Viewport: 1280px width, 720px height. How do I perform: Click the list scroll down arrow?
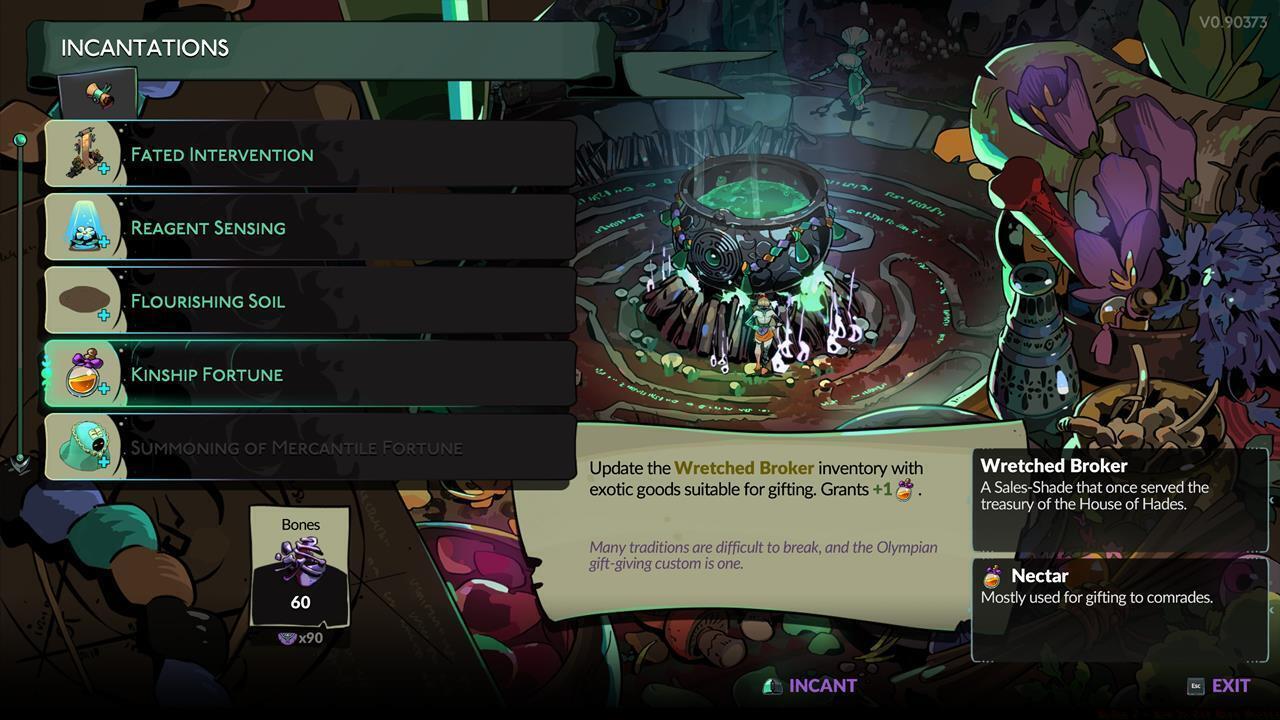(x=19, y=463)
